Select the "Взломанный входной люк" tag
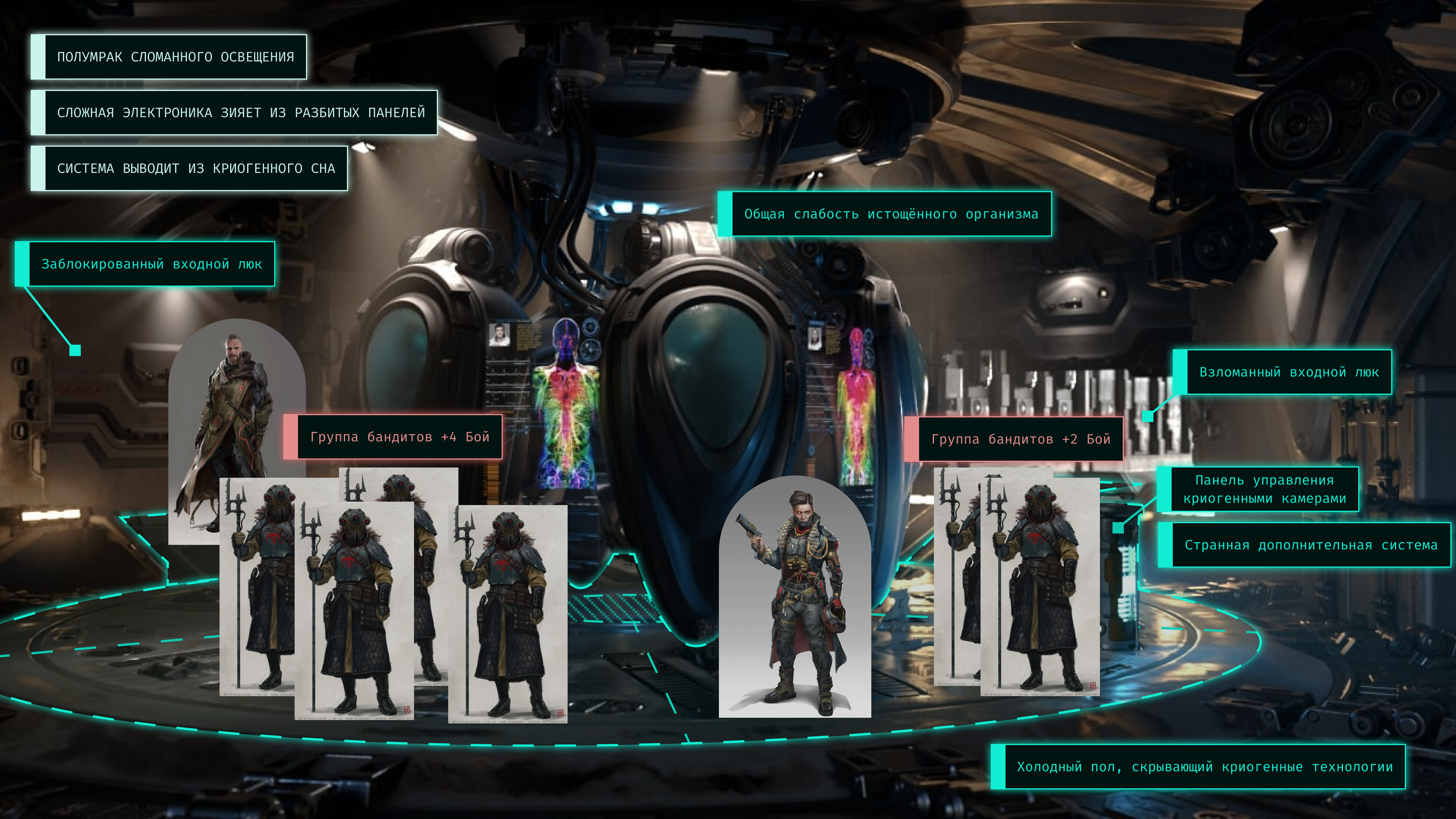Screen dimensions: 1456x819 coord(1289,372)
